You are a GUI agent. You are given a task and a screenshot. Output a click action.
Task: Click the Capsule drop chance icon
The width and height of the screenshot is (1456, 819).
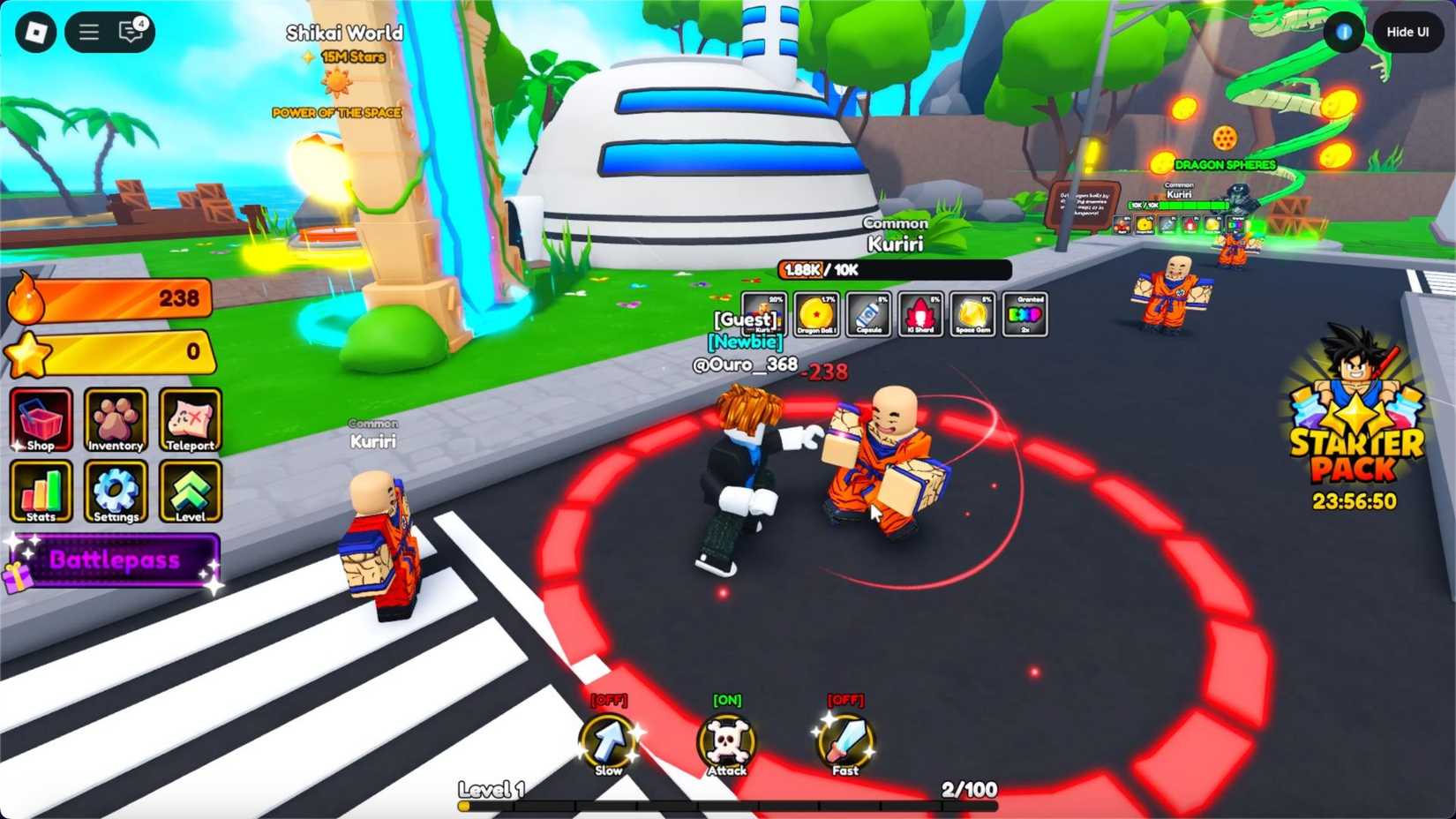tap(867, 315)
